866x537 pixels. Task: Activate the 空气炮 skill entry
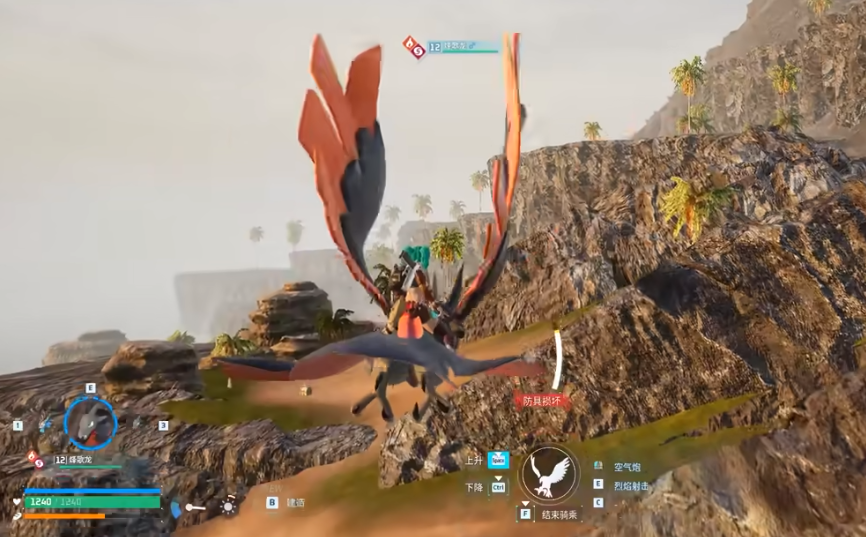tap(626, 467)
